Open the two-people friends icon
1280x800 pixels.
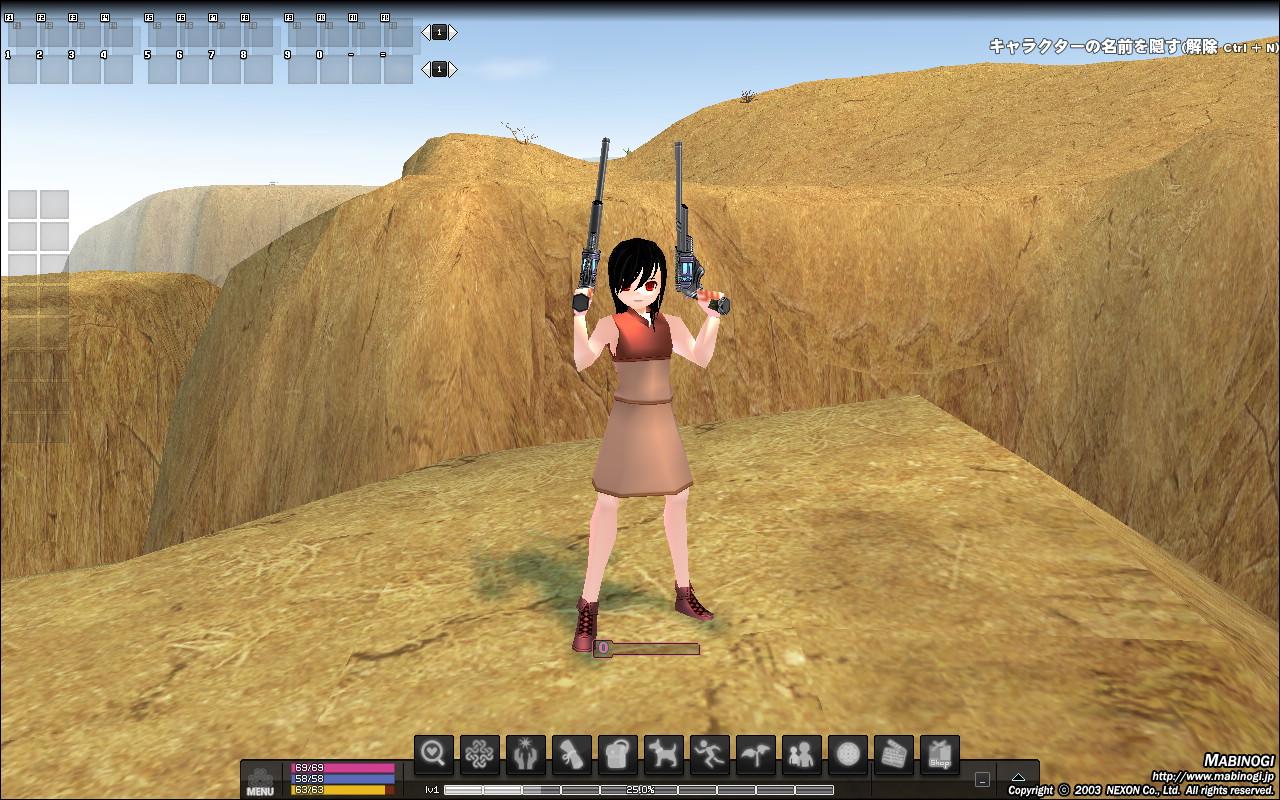pyautogui.click(x=802, y=754)
